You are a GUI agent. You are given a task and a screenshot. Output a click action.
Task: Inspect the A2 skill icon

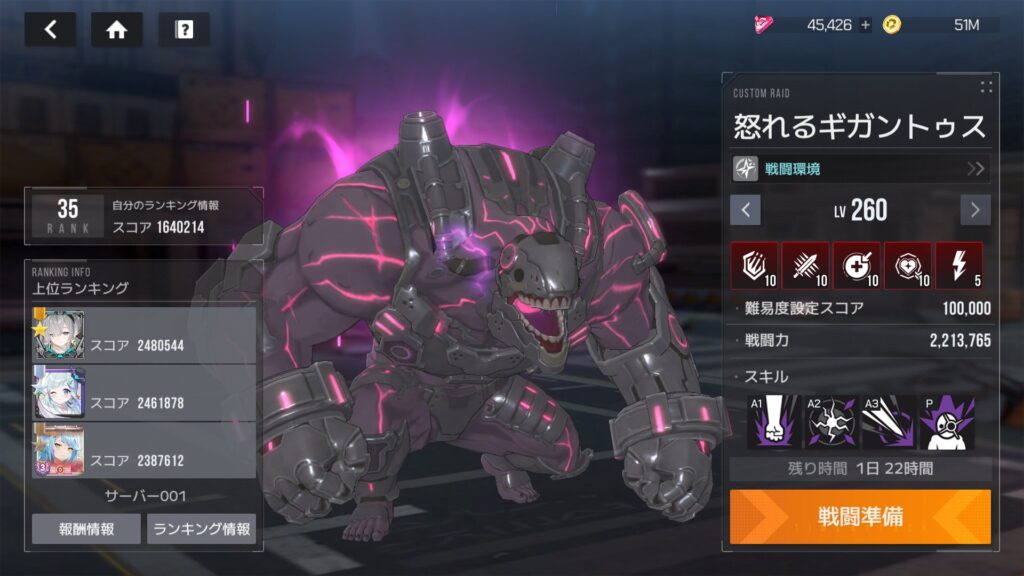(830, 421)
